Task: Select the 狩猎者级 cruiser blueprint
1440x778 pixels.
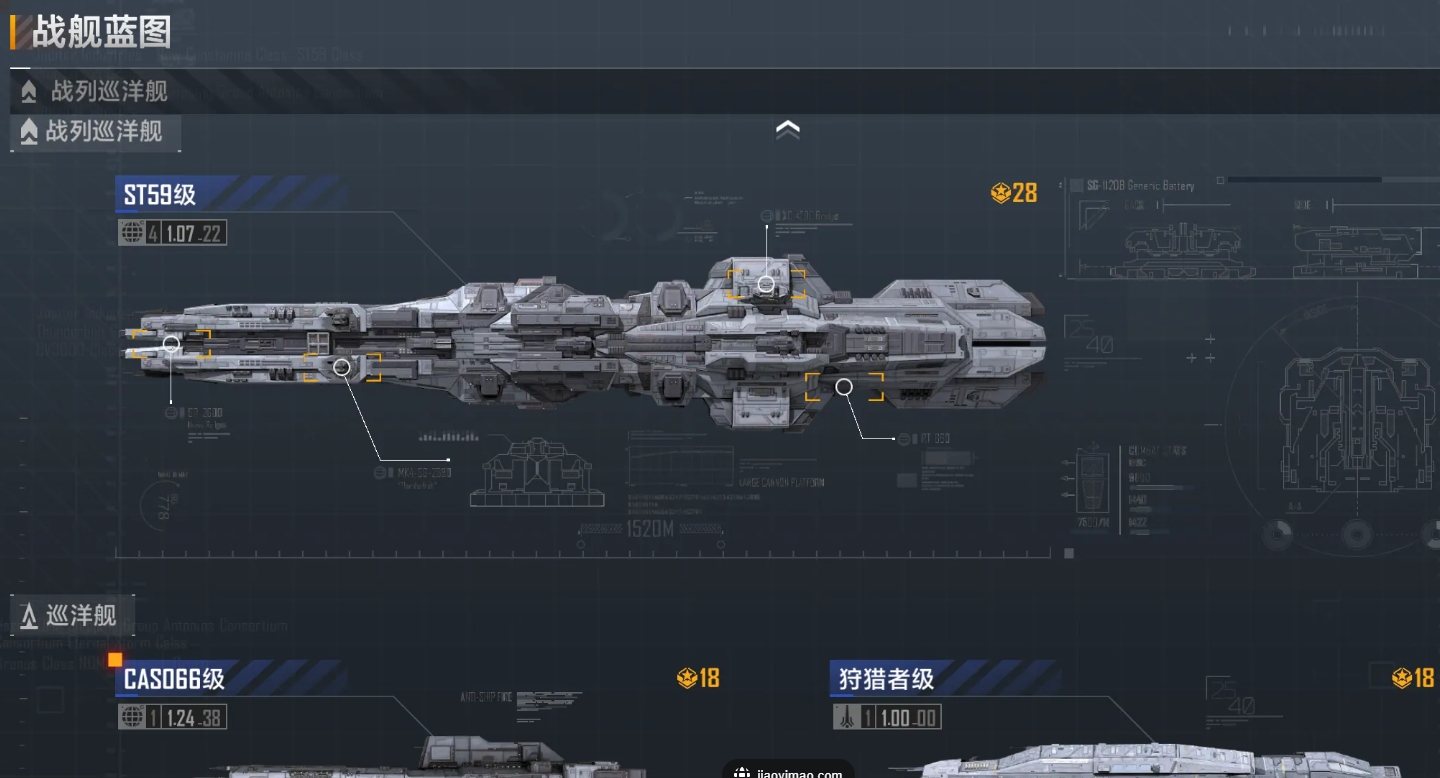Action: (886, 680)
